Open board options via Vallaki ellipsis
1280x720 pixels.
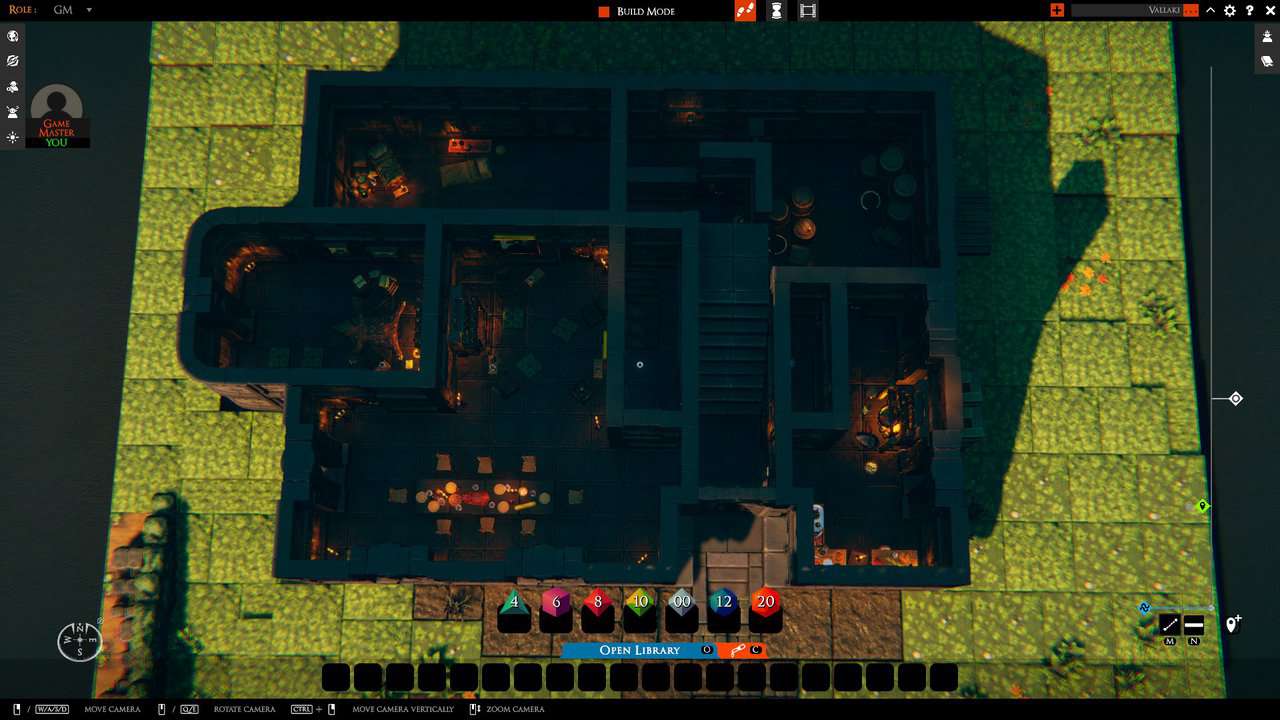point(1191,11)
